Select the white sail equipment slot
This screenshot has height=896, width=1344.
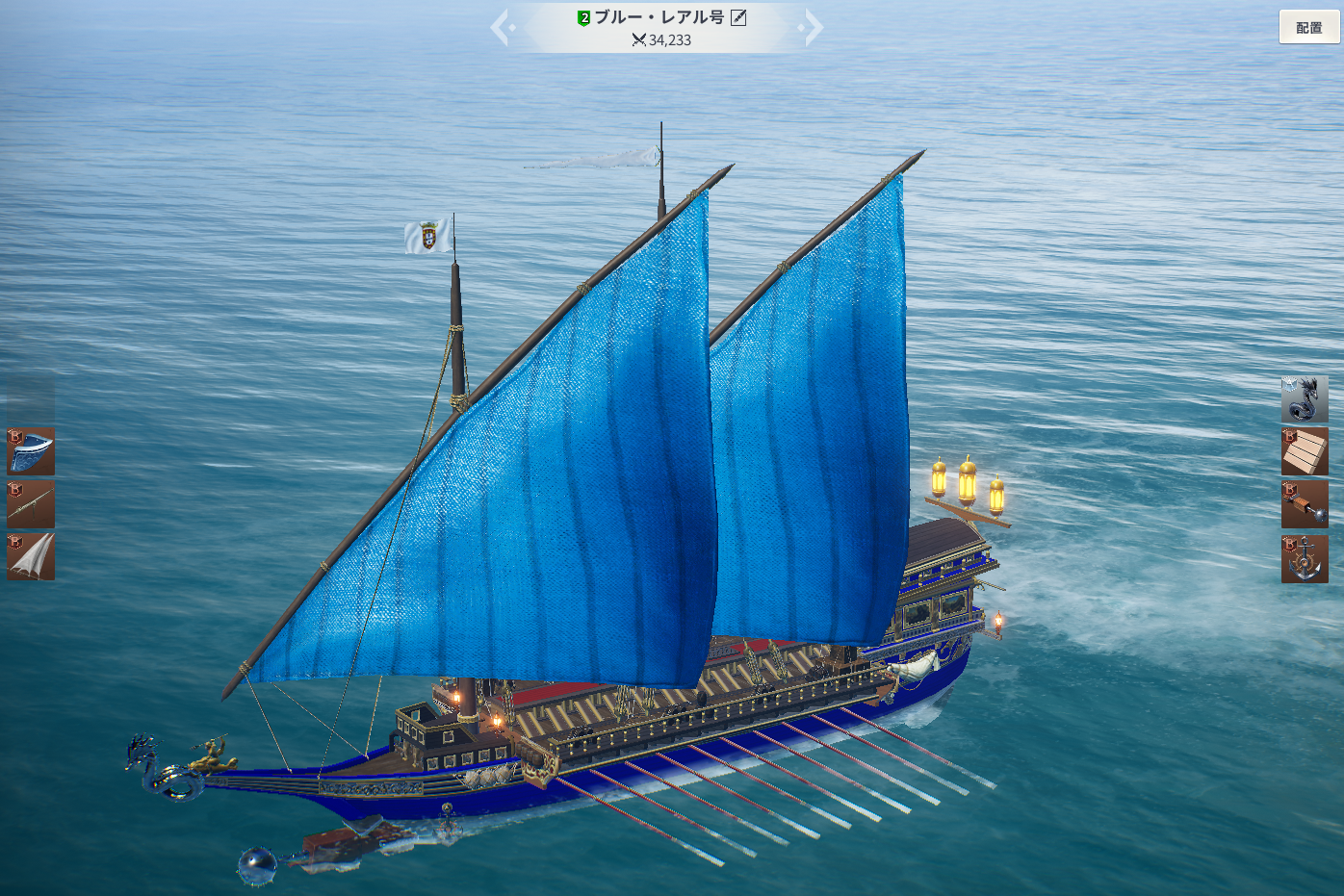(x=31, y=557)
